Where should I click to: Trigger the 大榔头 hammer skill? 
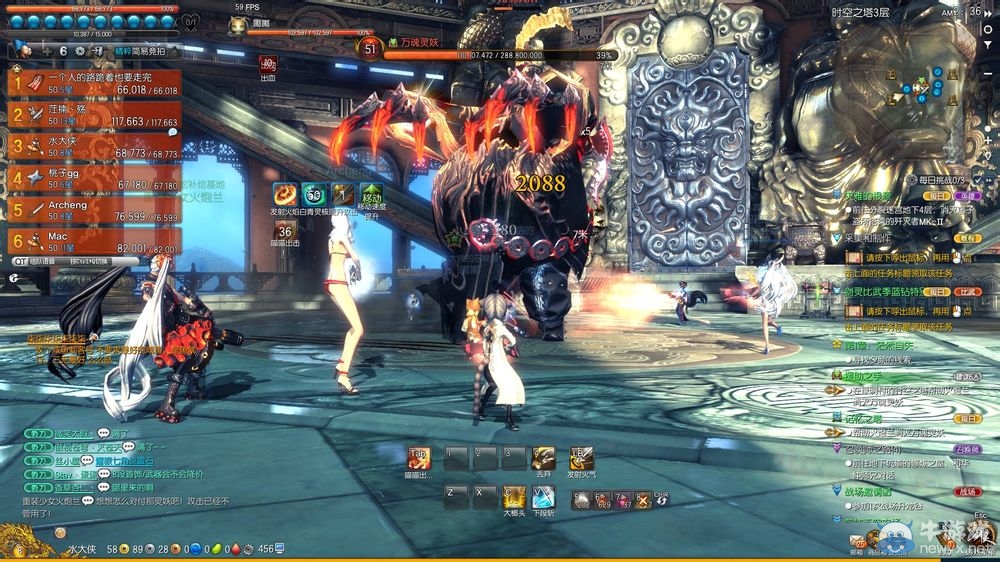(x=515, y=496)
